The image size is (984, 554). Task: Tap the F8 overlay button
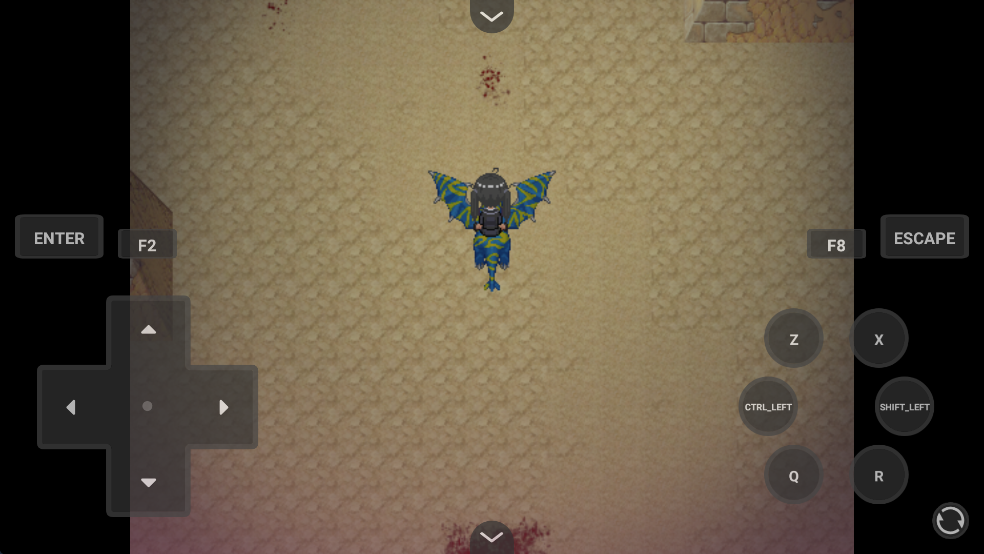click(836, 245)
